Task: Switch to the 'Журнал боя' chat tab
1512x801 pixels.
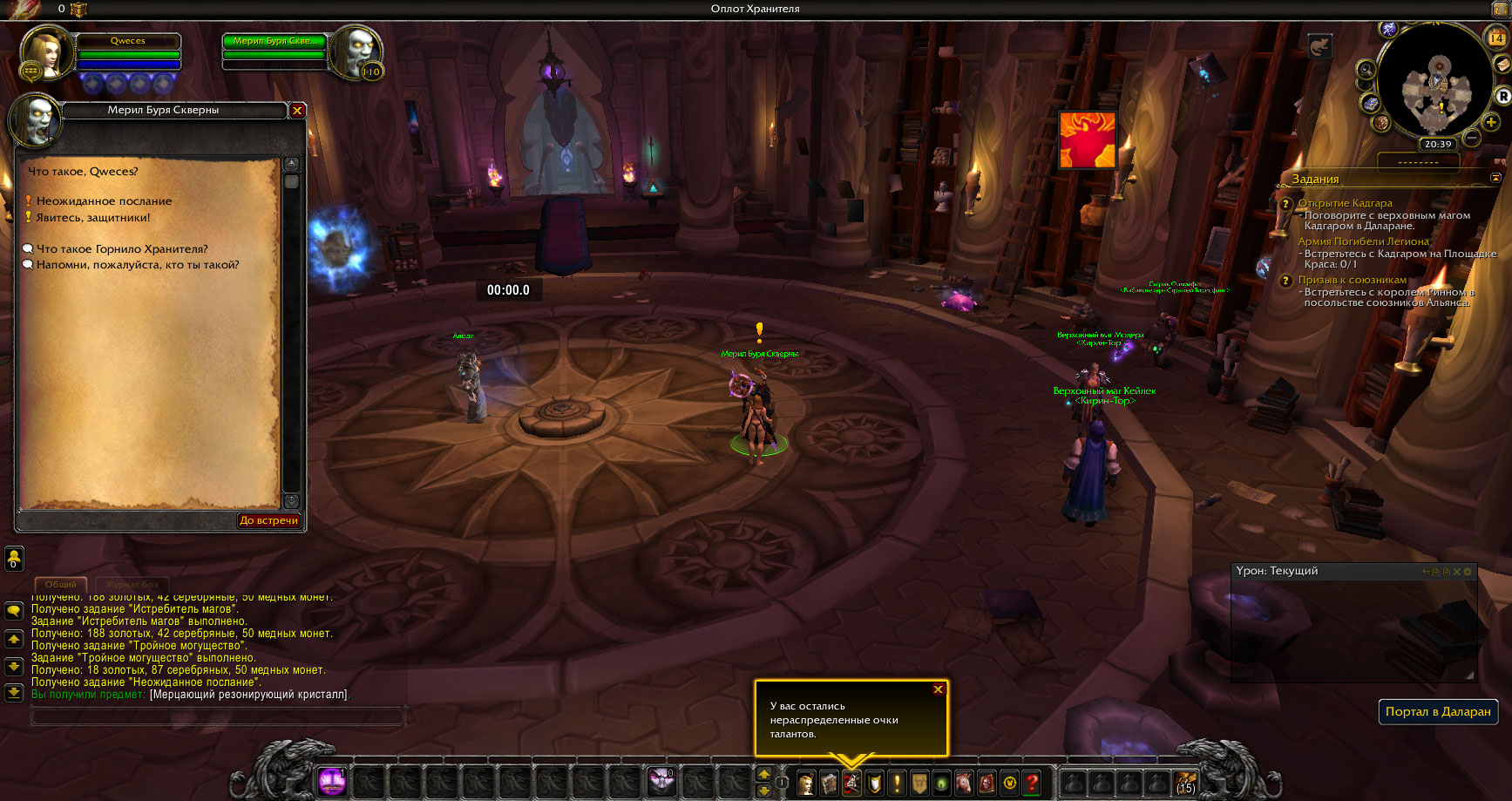Action: [x=132, y=585]
